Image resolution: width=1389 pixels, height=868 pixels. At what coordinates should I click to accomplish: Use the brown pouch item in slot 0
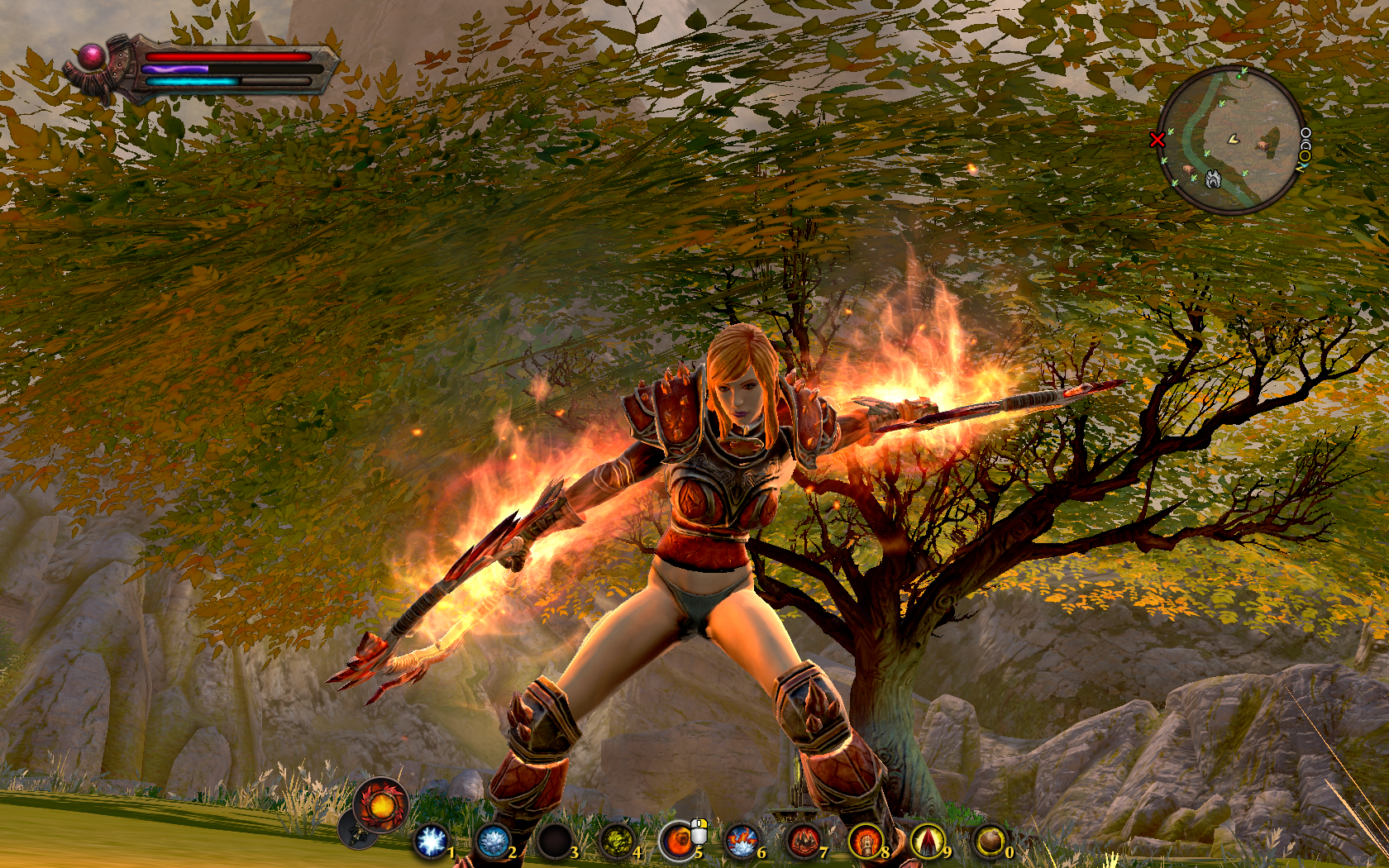coord(990,842)
